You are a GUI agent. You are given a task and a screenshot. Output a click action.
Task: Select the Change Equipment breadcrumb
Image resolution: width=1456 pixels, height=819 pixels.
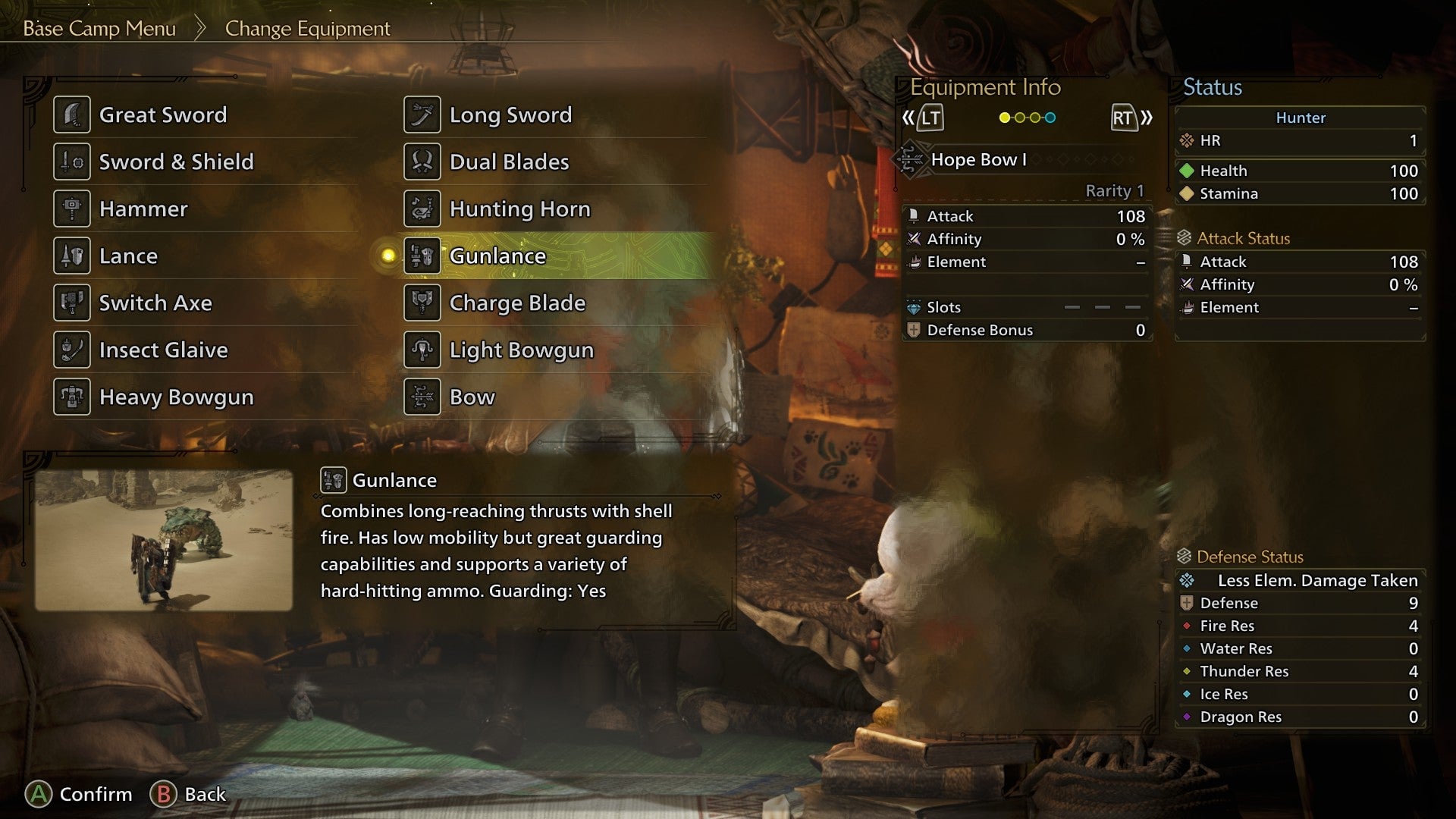[x=306, y=29]
